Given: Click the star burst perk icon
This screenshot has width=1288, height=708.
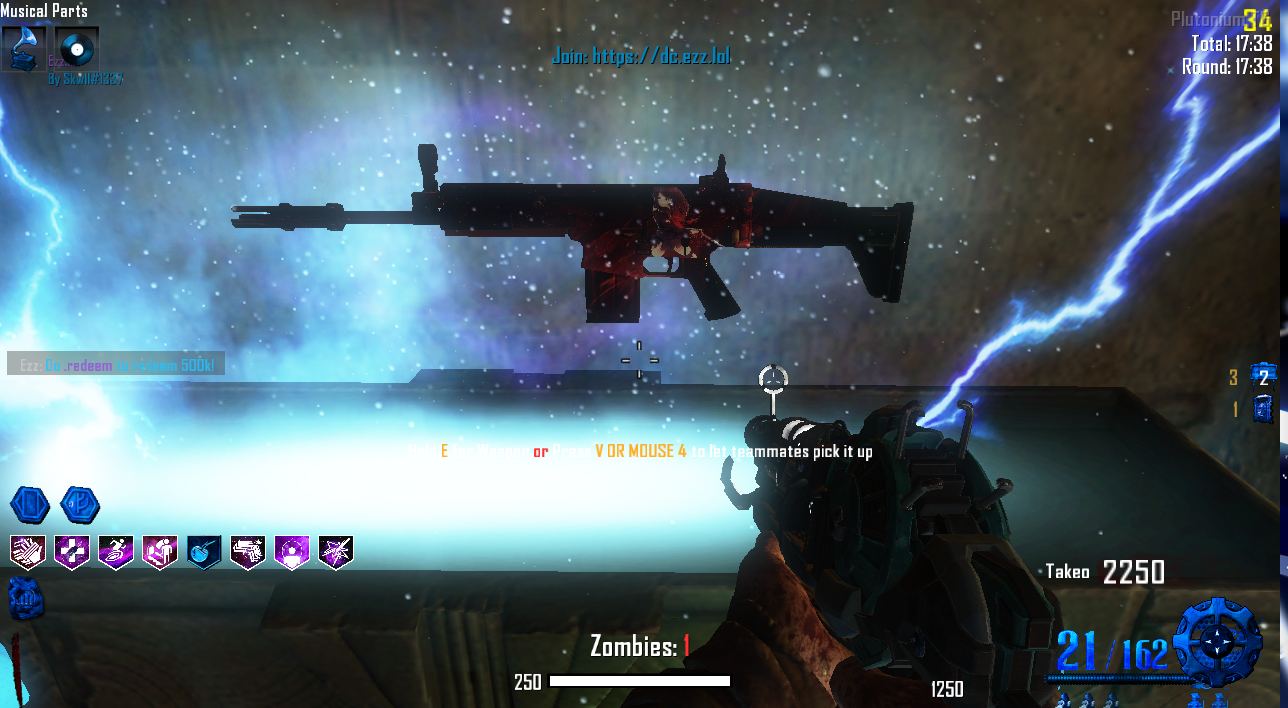Looking at the screenshot, I should pos(336,551).
